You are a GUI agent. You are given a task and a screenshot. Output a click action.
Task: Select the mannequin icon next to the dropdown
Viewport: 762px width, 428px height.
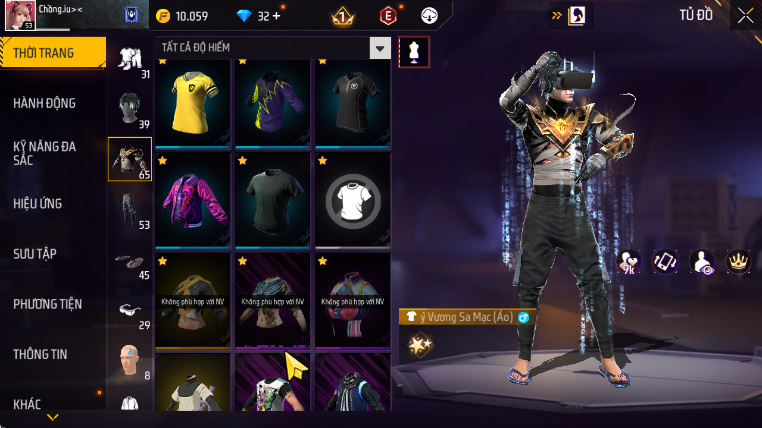(x=414, y=53)
